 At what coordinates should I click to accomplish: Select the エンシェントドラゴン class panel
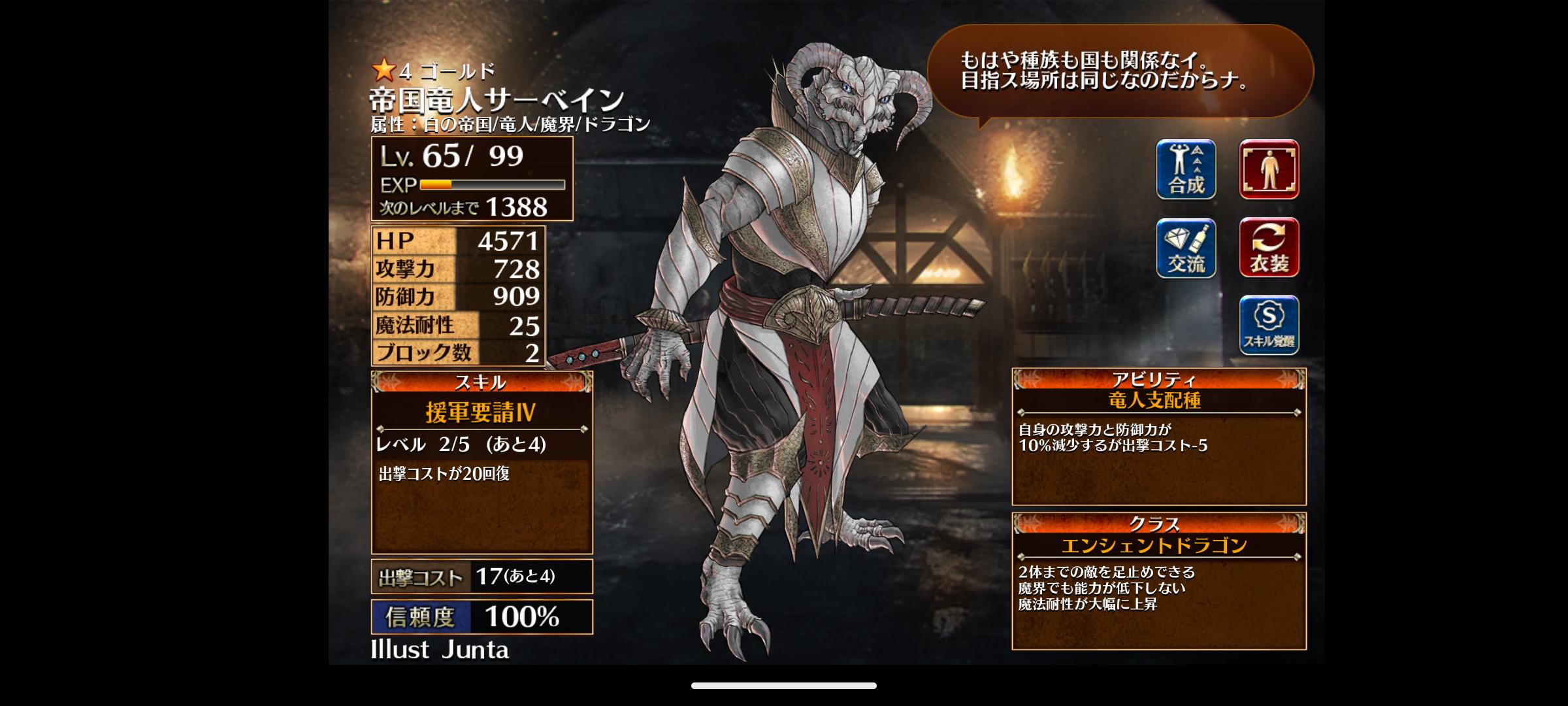(1158, 581)
